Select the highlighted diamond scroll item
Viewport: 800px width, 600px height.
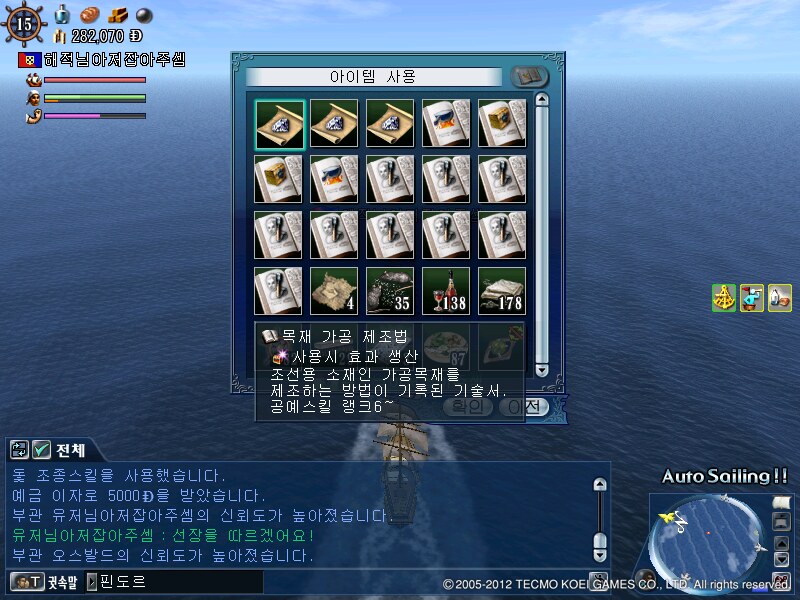(x=280, y=125)
